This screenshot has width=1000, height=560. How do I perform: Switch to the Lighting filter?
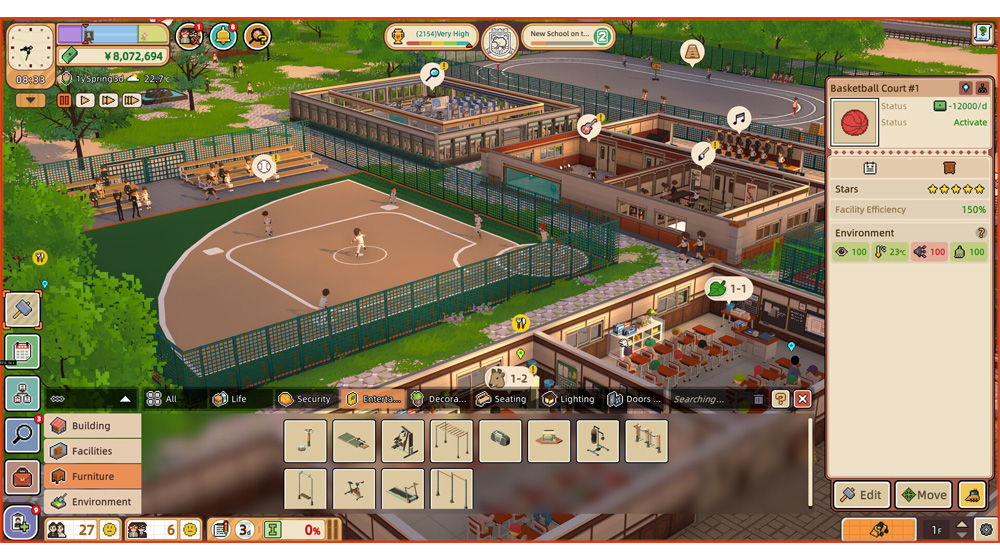(x=568, y=399)
